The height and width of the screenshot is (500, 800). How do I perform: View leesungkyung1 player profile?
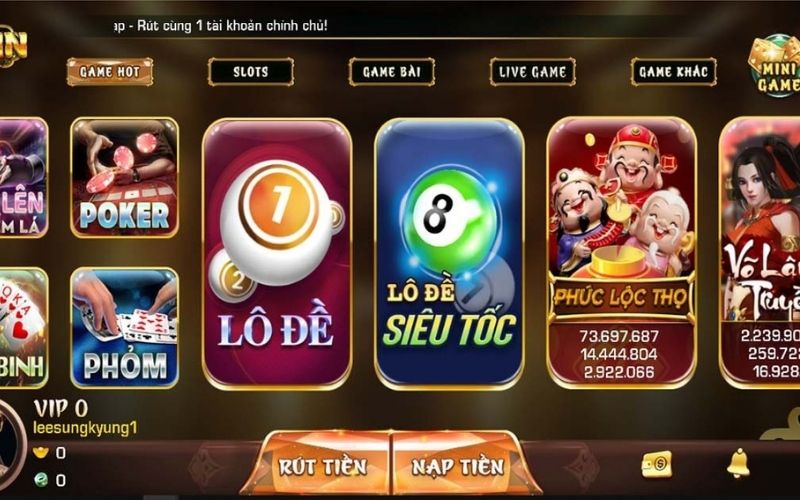pos(85,428)
